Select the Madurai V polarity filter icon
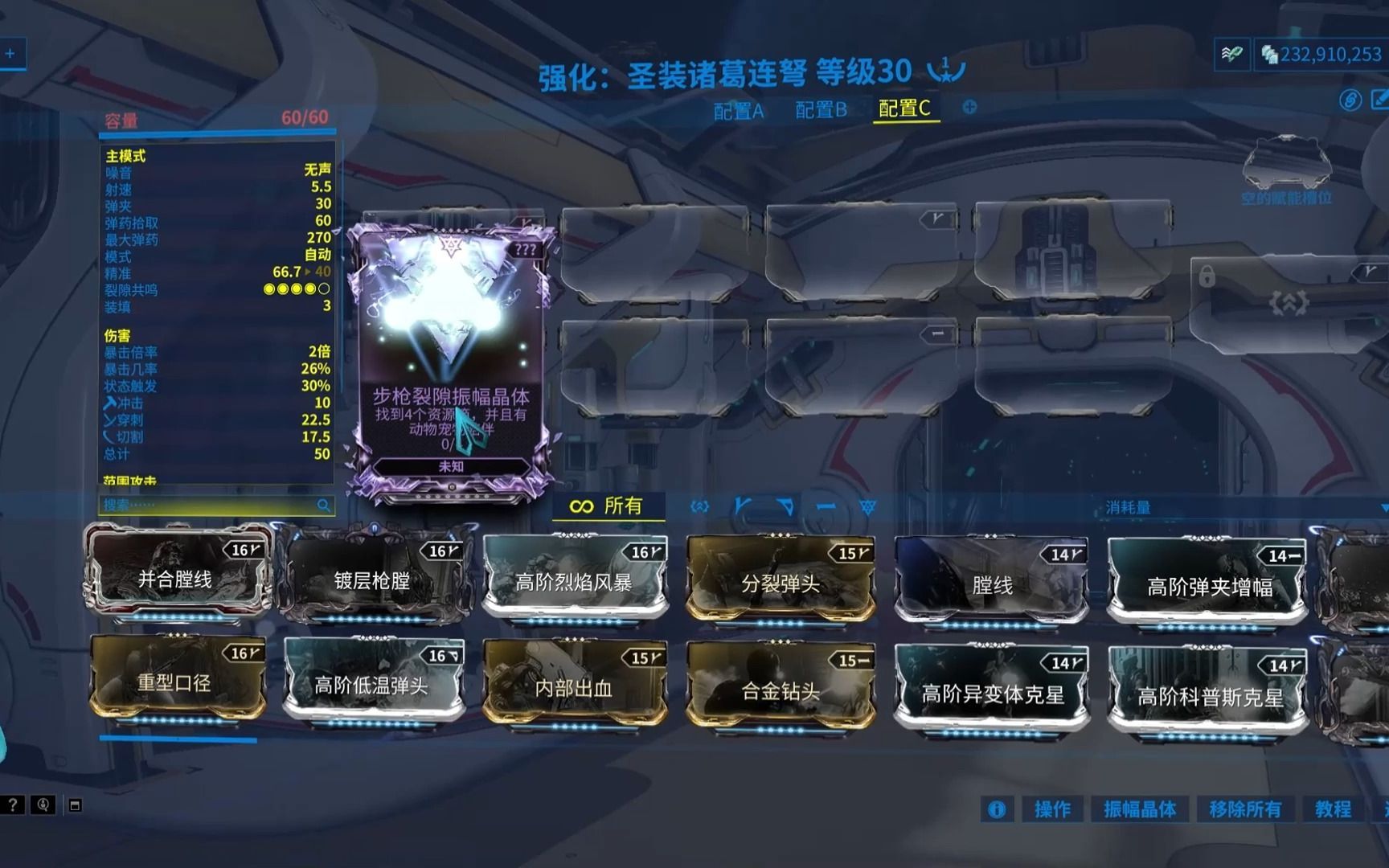 [x=742, y=506]
